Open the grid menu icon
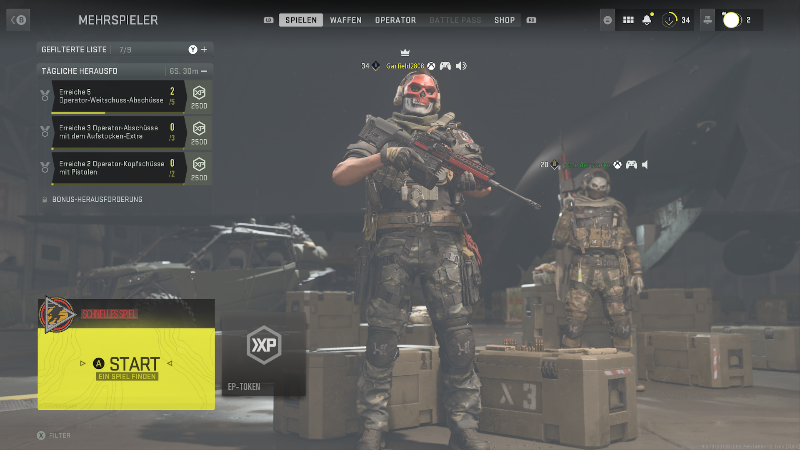The height and width of the screenshot is (450, 800). [x=628, y=20]
